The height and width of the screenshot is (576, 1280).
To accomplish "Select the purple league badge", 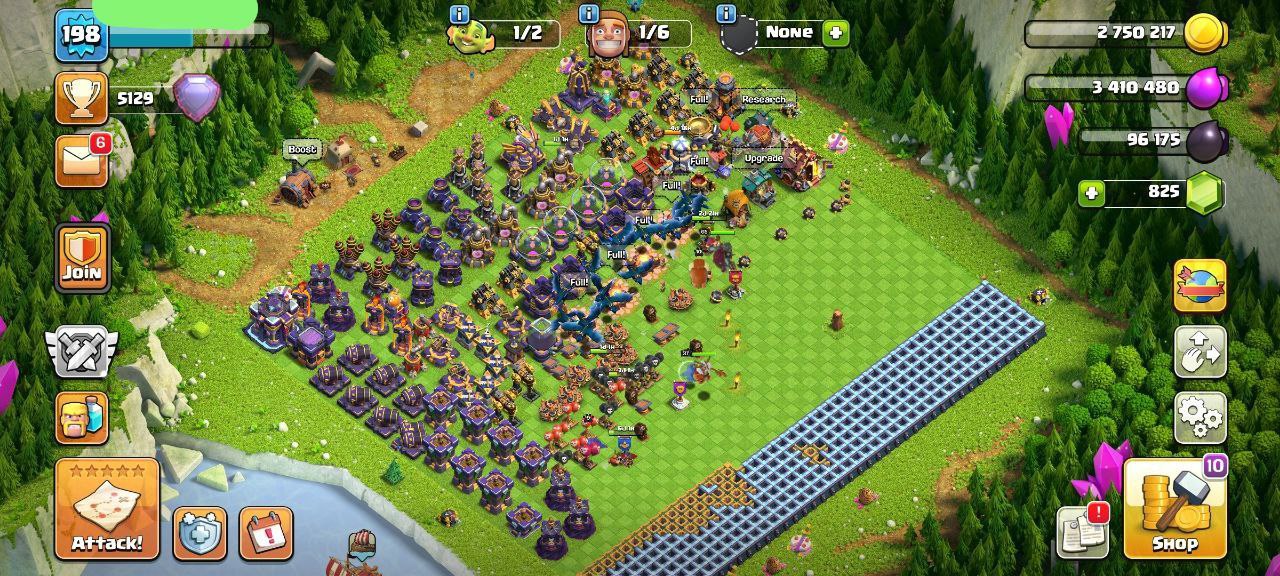I will tap(196, 98).
